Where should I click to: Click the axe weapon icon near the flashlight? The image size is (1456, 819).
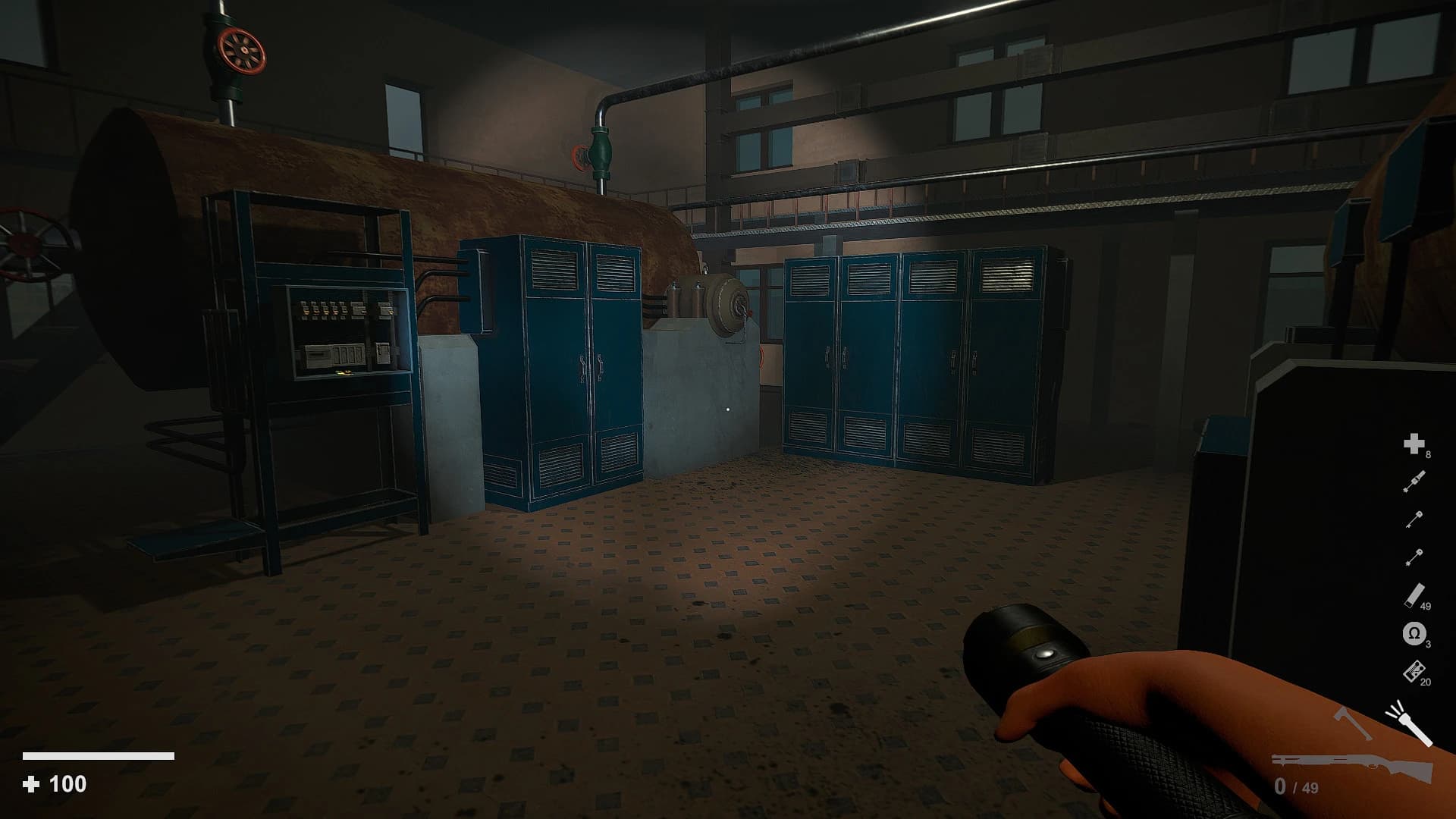(x=1351, y=722)
